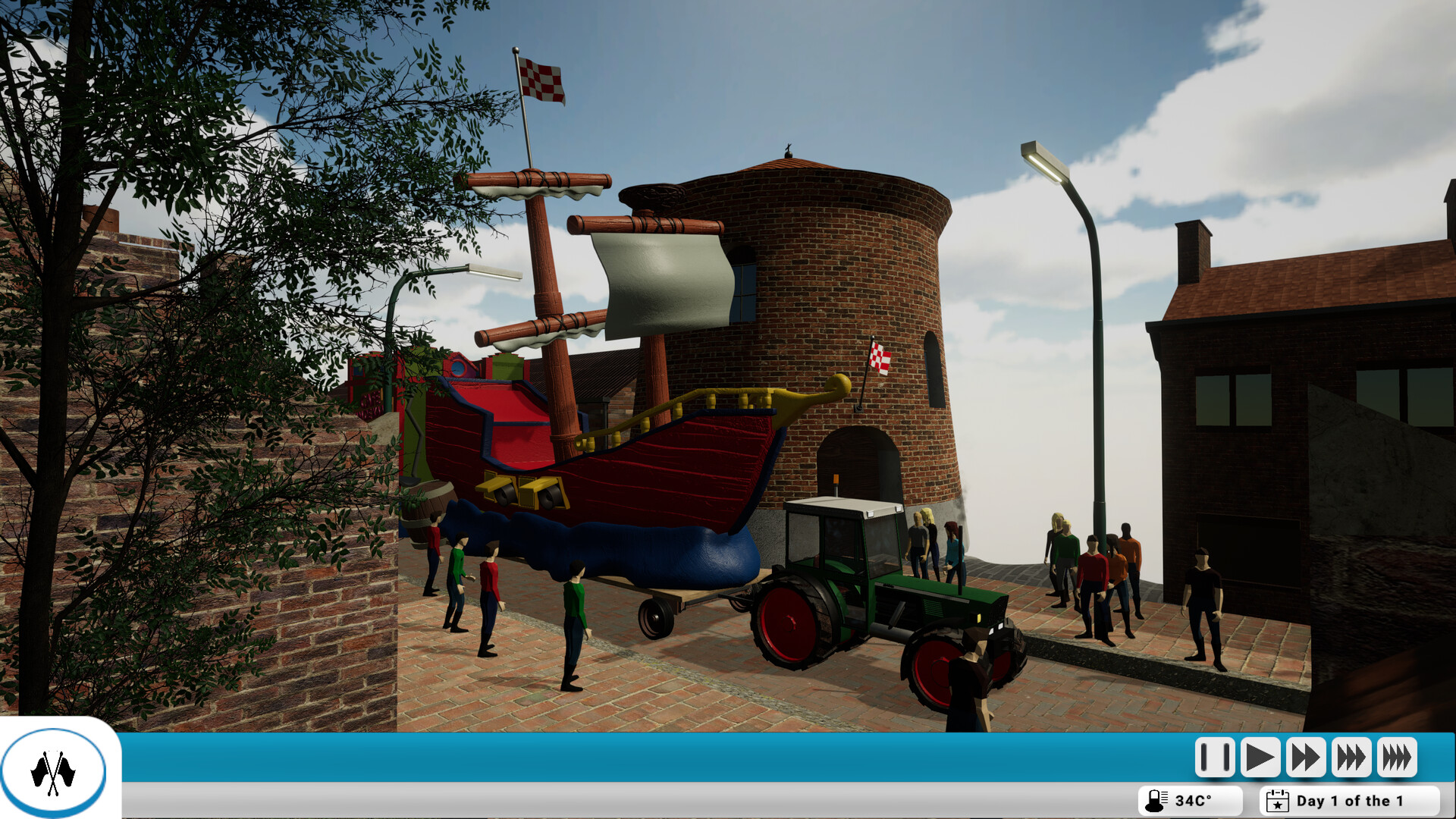Activate the fastest quadruple-speed icon
This screenshot has width=1456, height=819.
click(1396, 756)
